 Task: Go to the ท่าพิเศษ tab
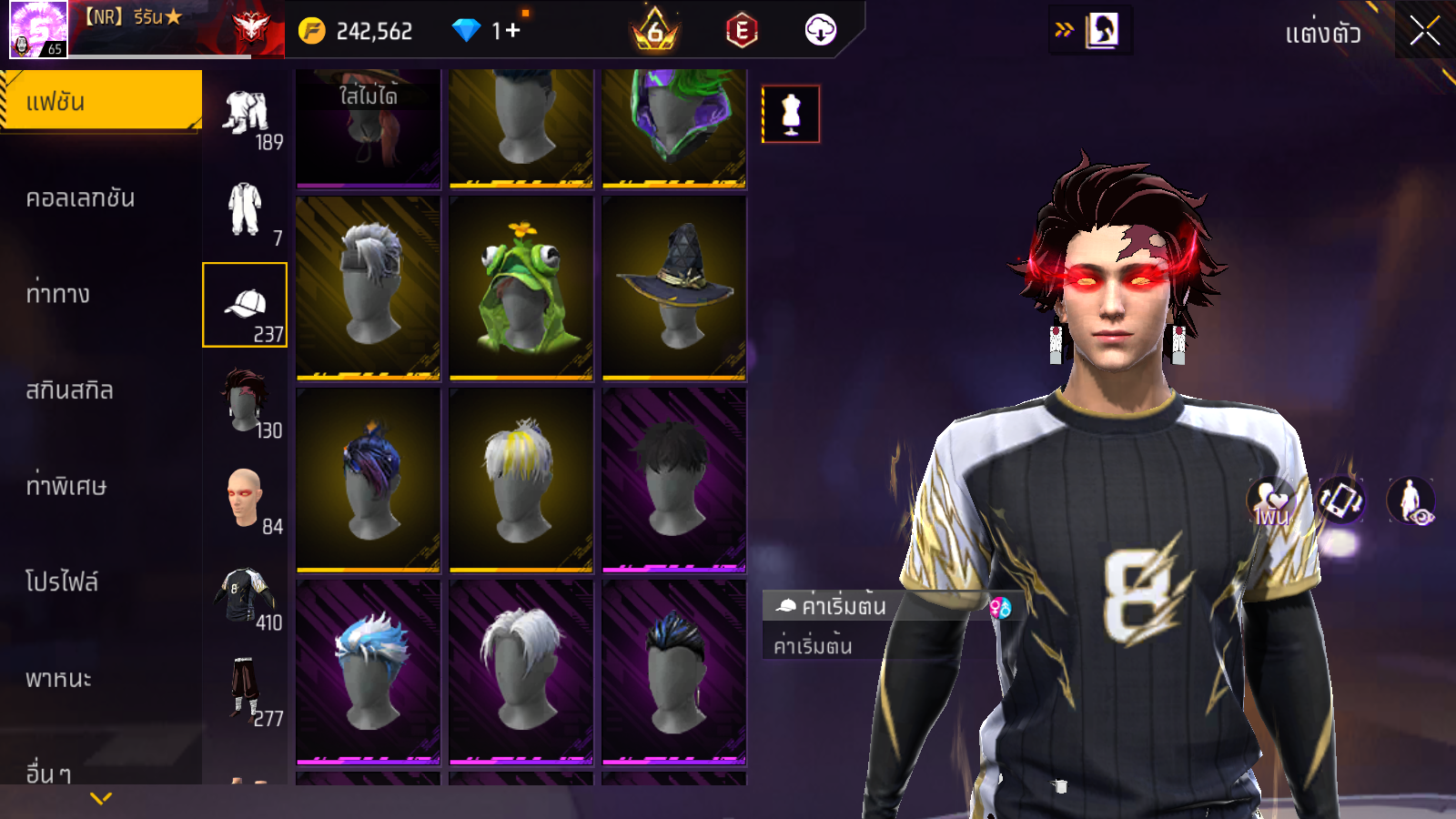point(66,486)
